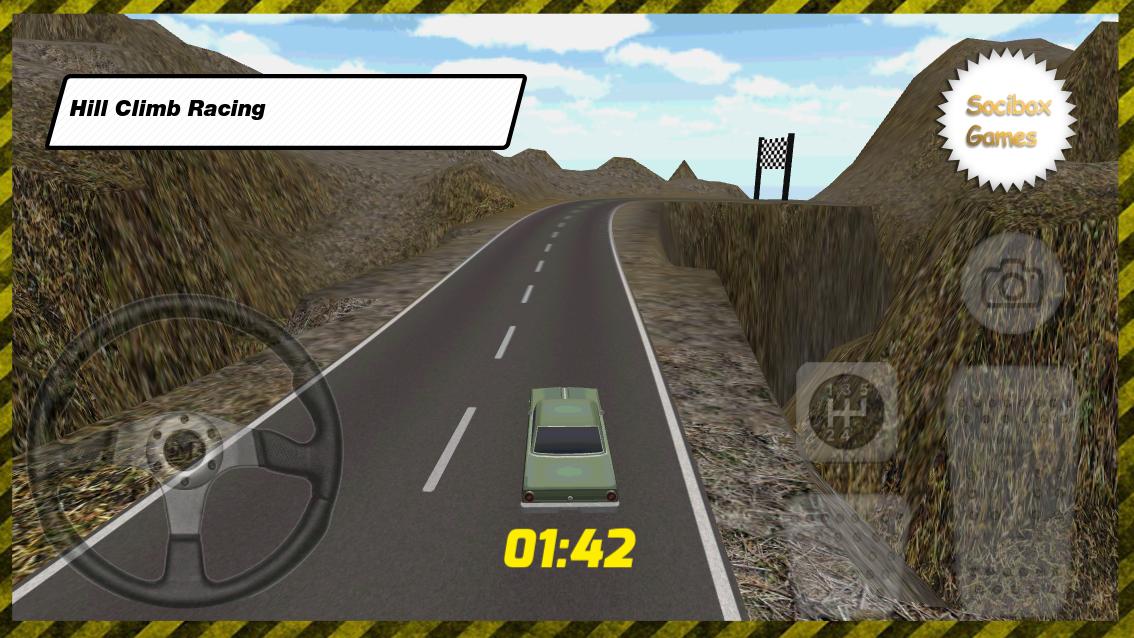Image resolution: width=1134 pixels, height=638 pixels.
Task: Tap the gear shifter button
Action: 846,412
